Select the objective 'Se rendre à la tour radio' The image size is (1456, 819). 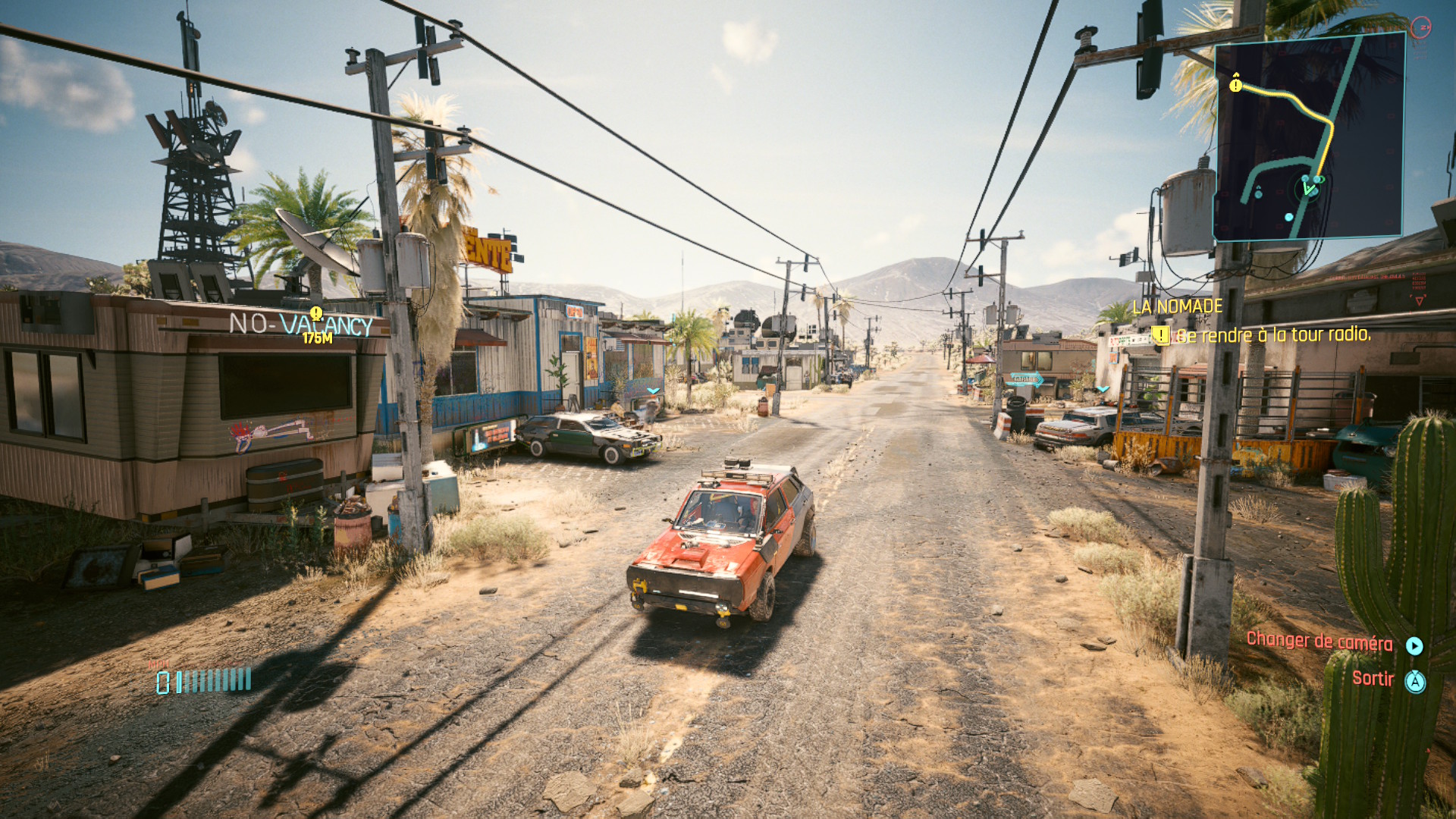point(1272,334)
